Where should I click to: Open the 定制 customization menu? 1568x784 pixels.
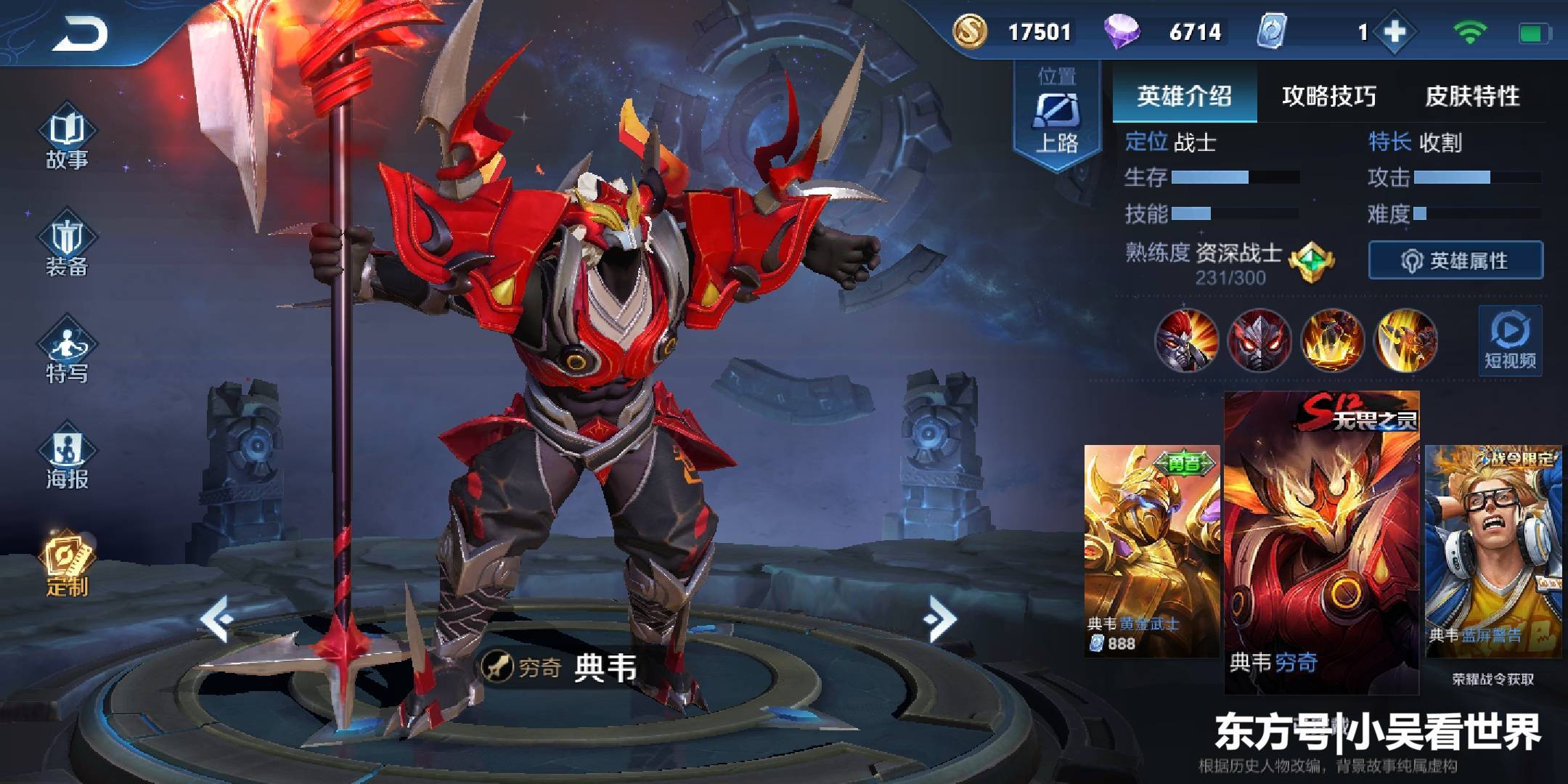(x=67, y=565)
